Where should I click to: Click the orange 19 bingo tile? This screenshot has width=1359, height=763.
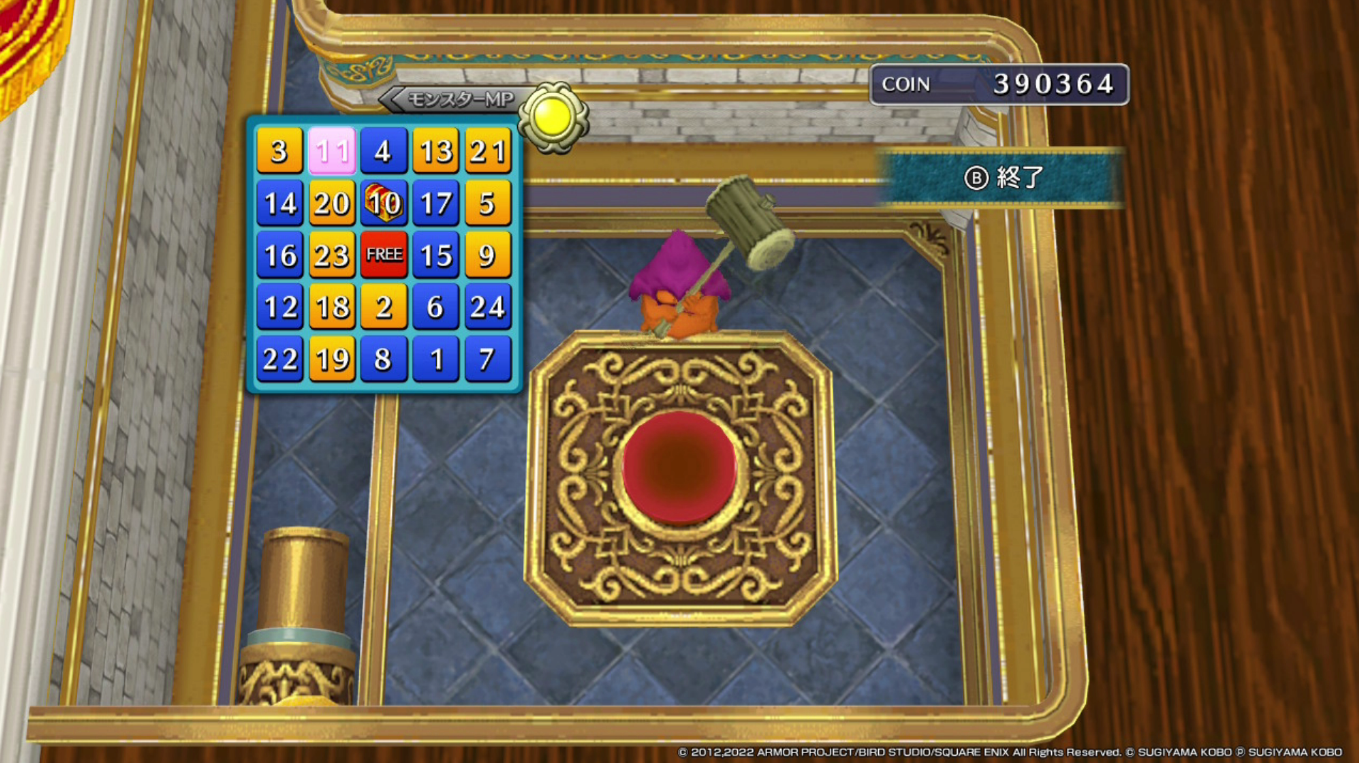(331, 359)
